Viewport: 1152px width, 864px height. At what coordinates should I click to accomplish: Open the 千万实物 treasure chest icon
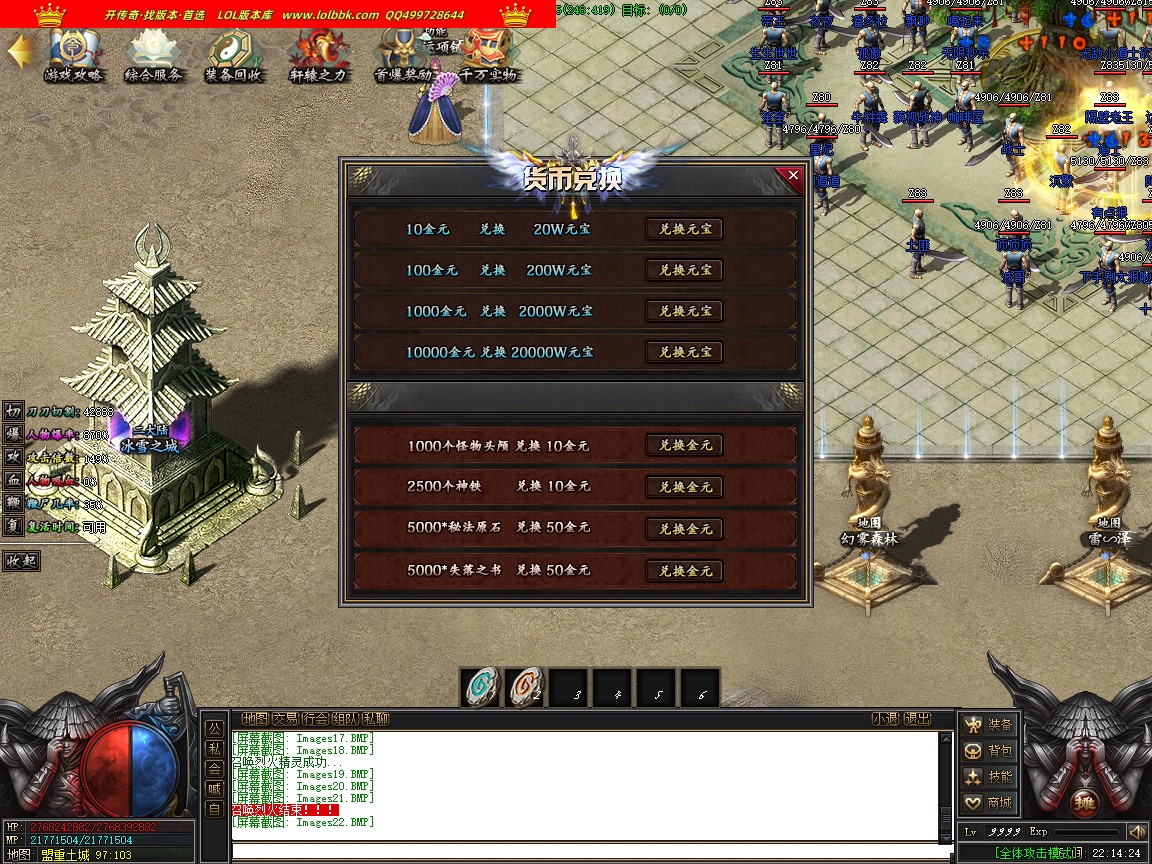tap(488, 55)
